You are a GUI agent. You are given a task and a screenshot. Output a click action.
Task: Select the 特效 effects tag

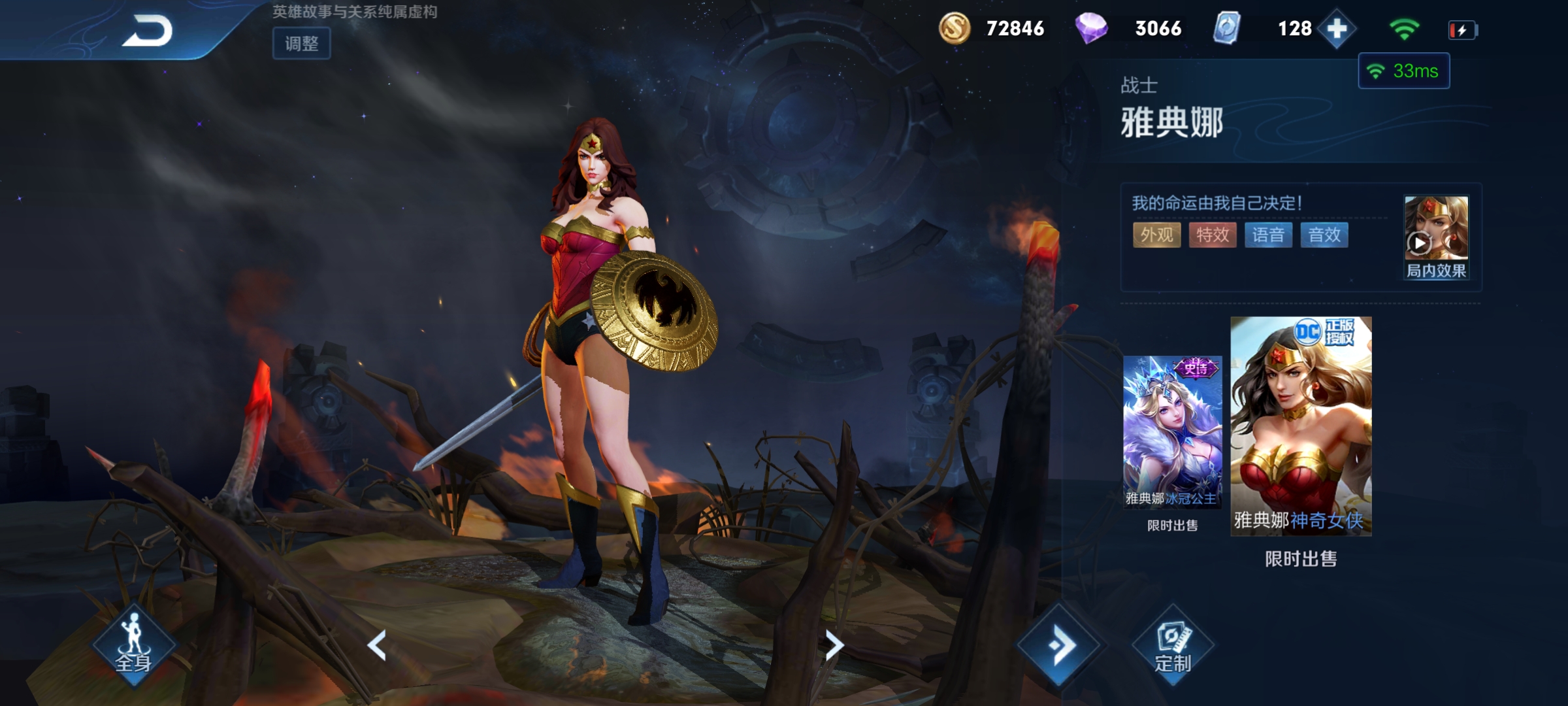(x=1213, y=235)
